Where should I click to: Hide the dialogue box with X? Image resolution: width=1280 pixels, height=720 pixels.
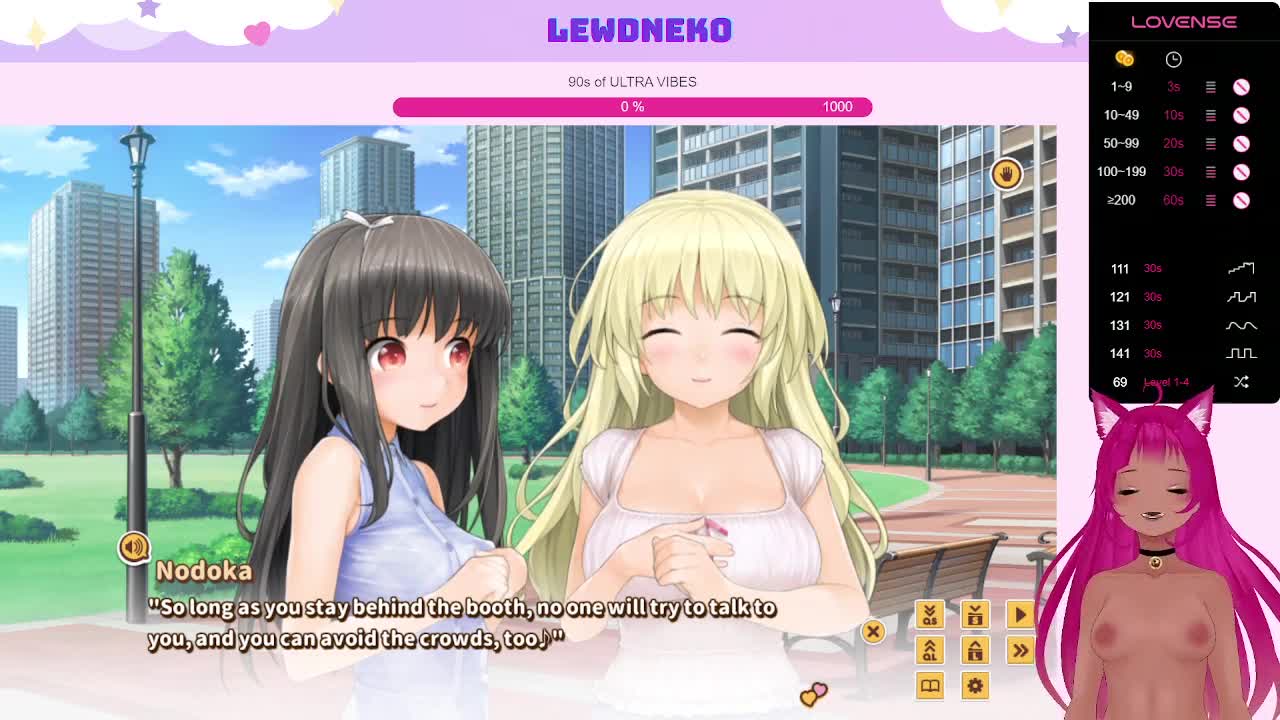[x=873, y=631]
